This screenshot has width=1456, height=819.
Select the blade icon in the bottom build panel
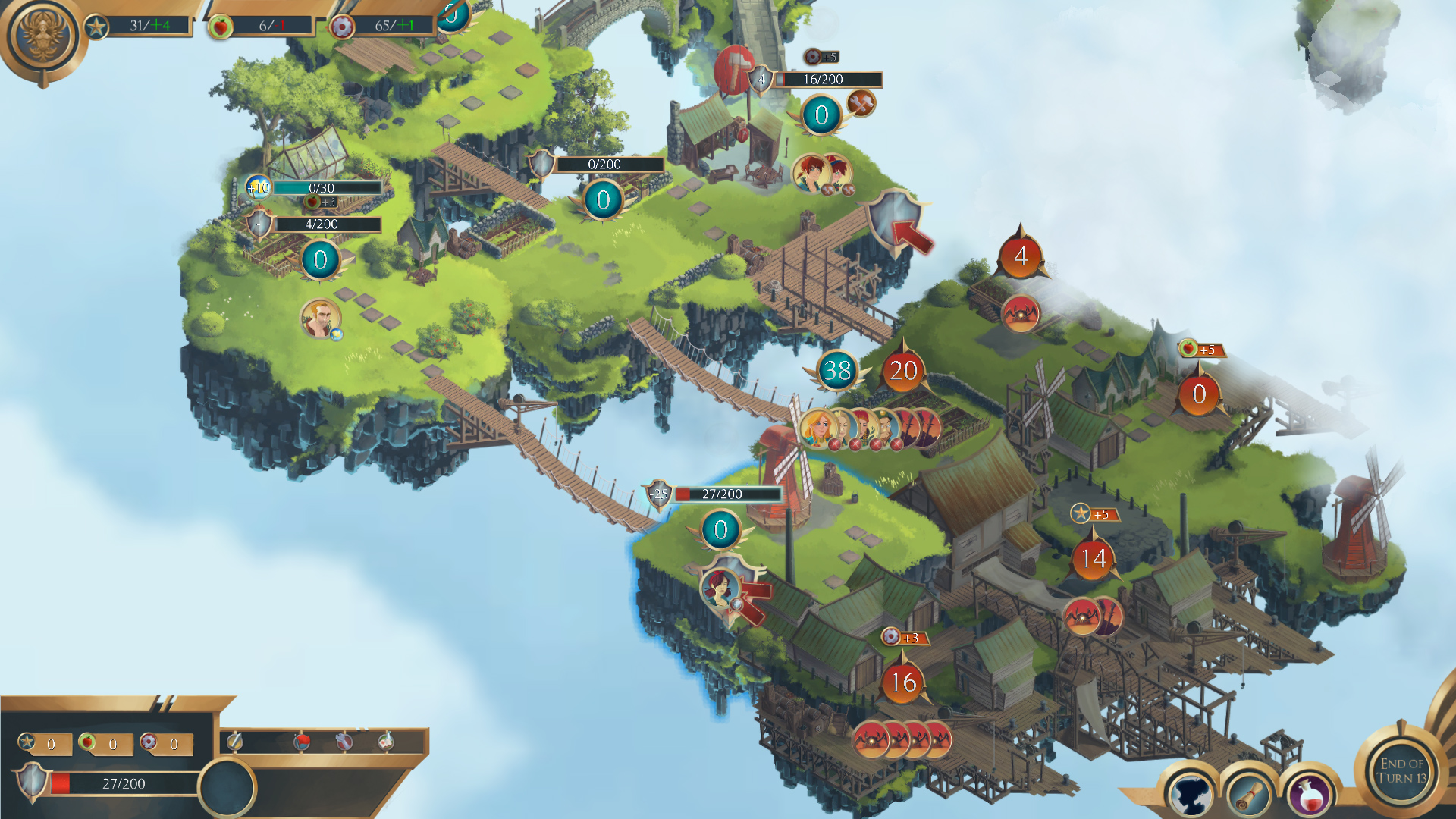pyautogui.click(x=235, y=742)
